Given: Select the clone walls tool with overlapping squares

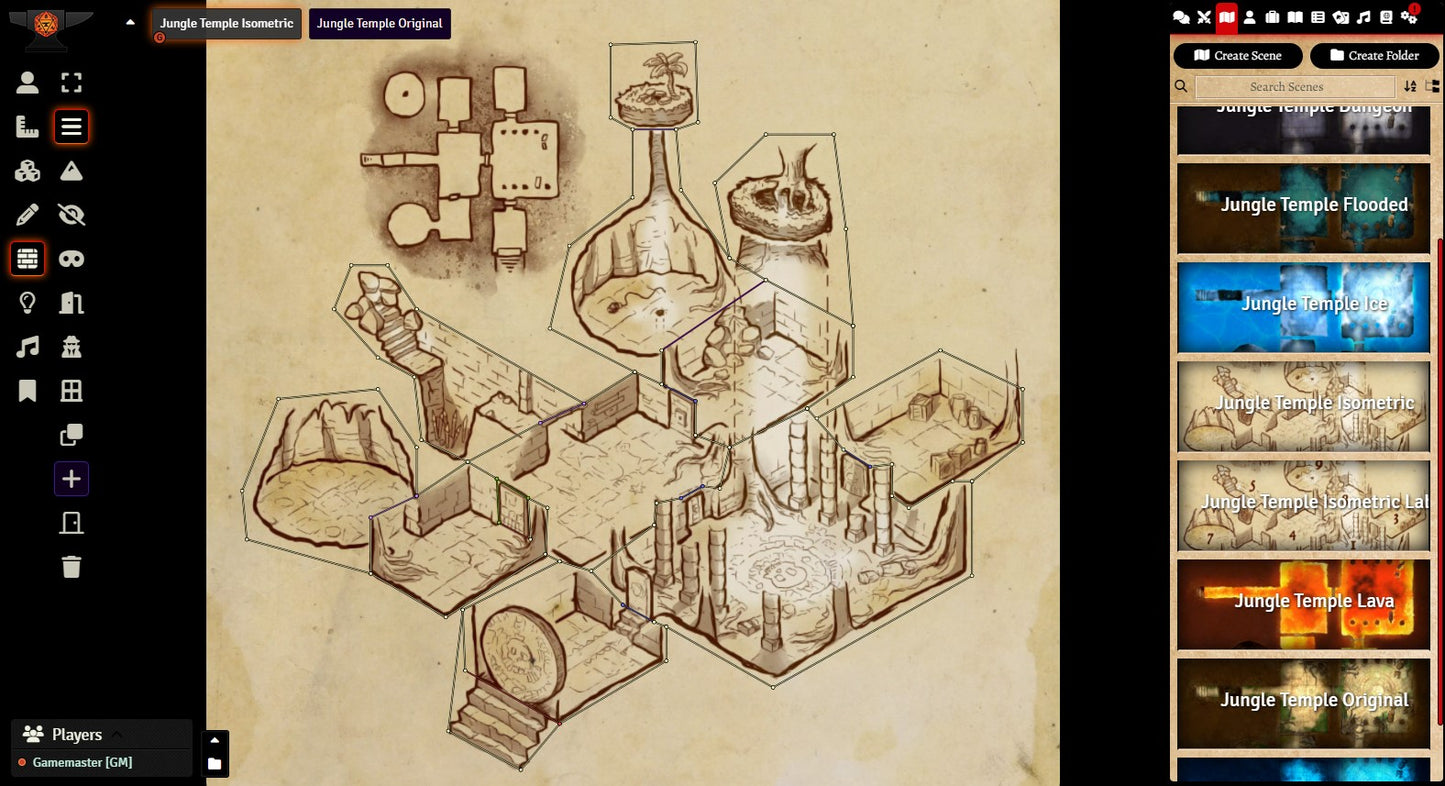Looking at the screenshot, I should 71,435.
